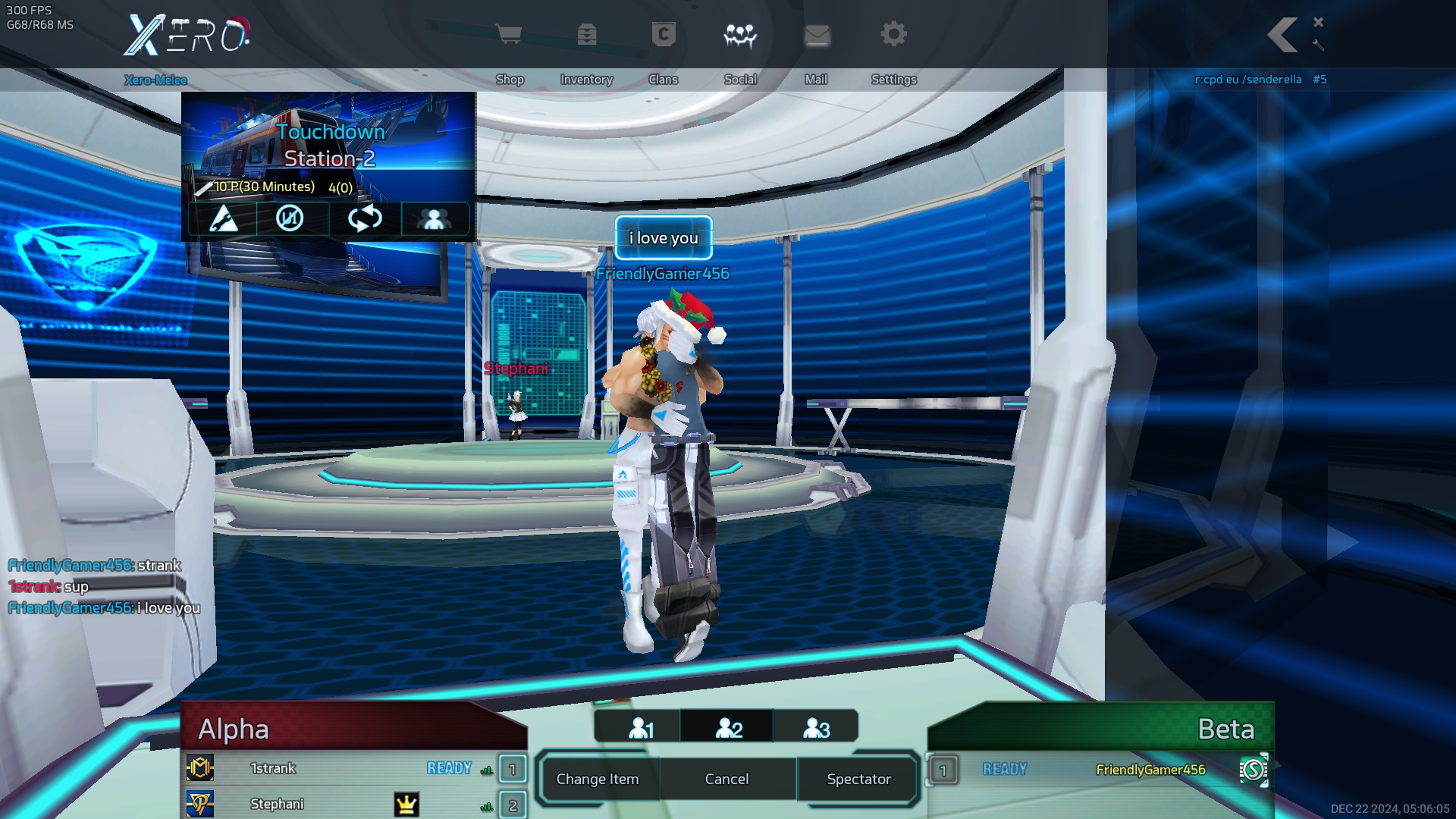Select the single-player team tab
The image size is (1456, 819).
641,728
